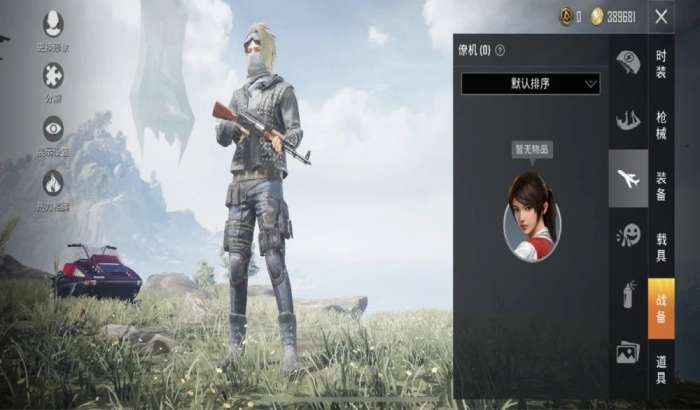Close the inventory panel with the X
700x410 pixels.
pyautogui.click(x=661, y=16)
